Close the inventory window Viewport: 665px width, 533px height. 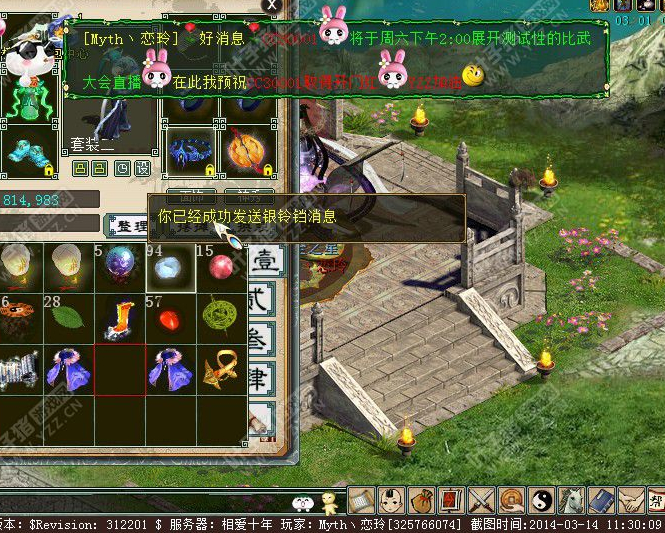coord(271,6)
